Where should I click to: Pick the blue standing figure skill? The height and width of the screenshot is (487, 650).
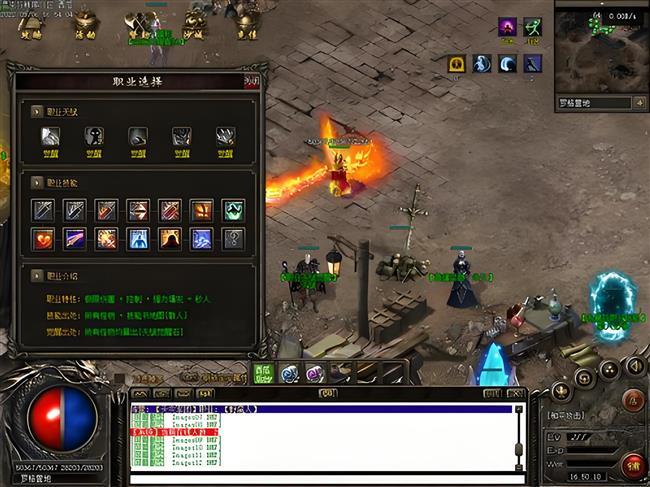[138, 239]
